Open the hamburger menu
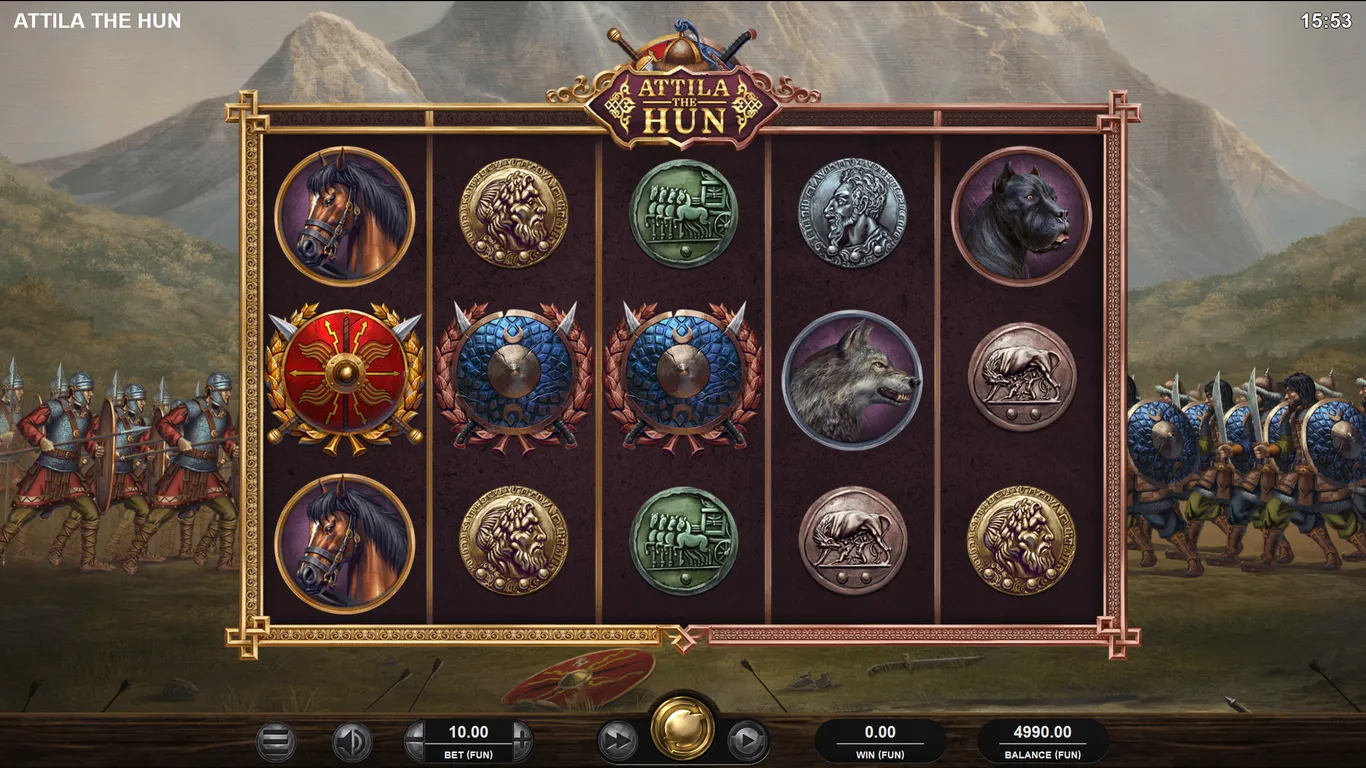Screen dimensions: 1366x768 coord(276,741)
